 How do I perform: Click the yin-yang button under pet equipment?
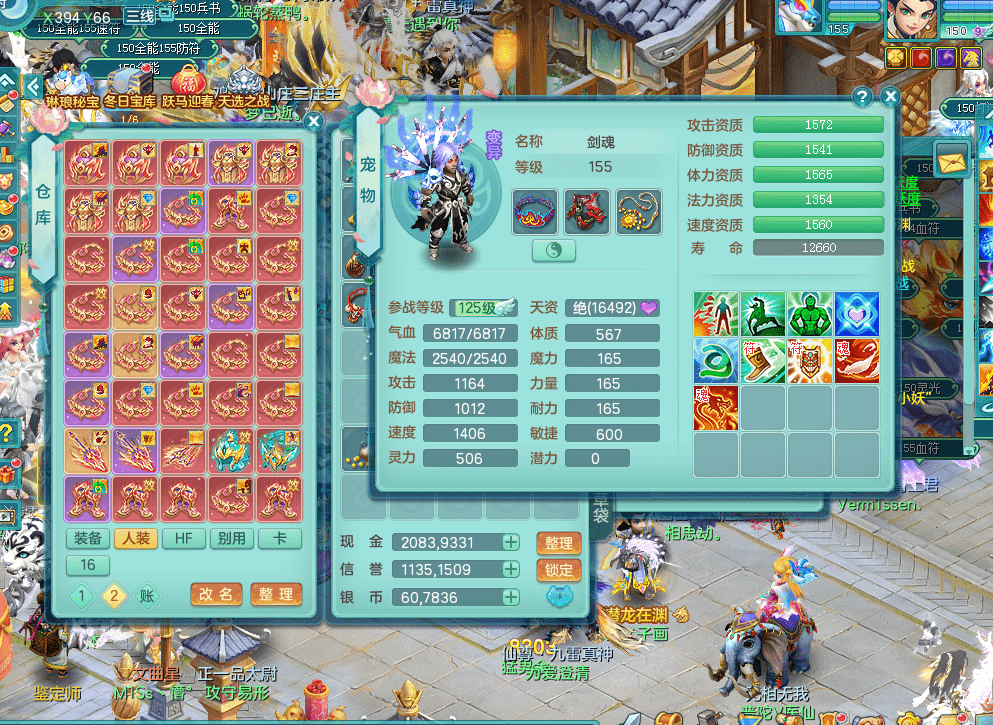click(x=553, y=251)
